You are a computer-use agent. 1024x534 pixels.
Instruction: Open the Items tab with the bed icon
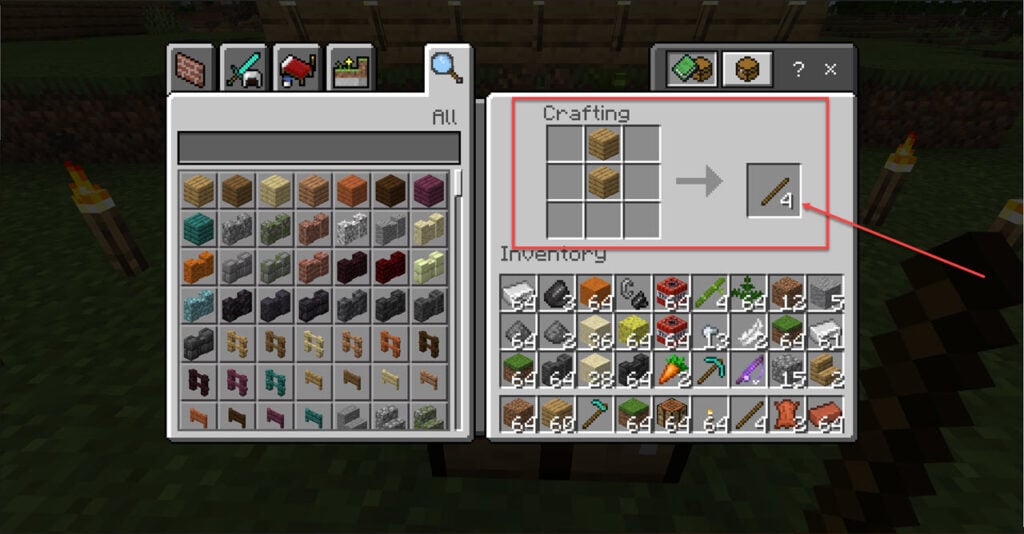click(297, 68)
